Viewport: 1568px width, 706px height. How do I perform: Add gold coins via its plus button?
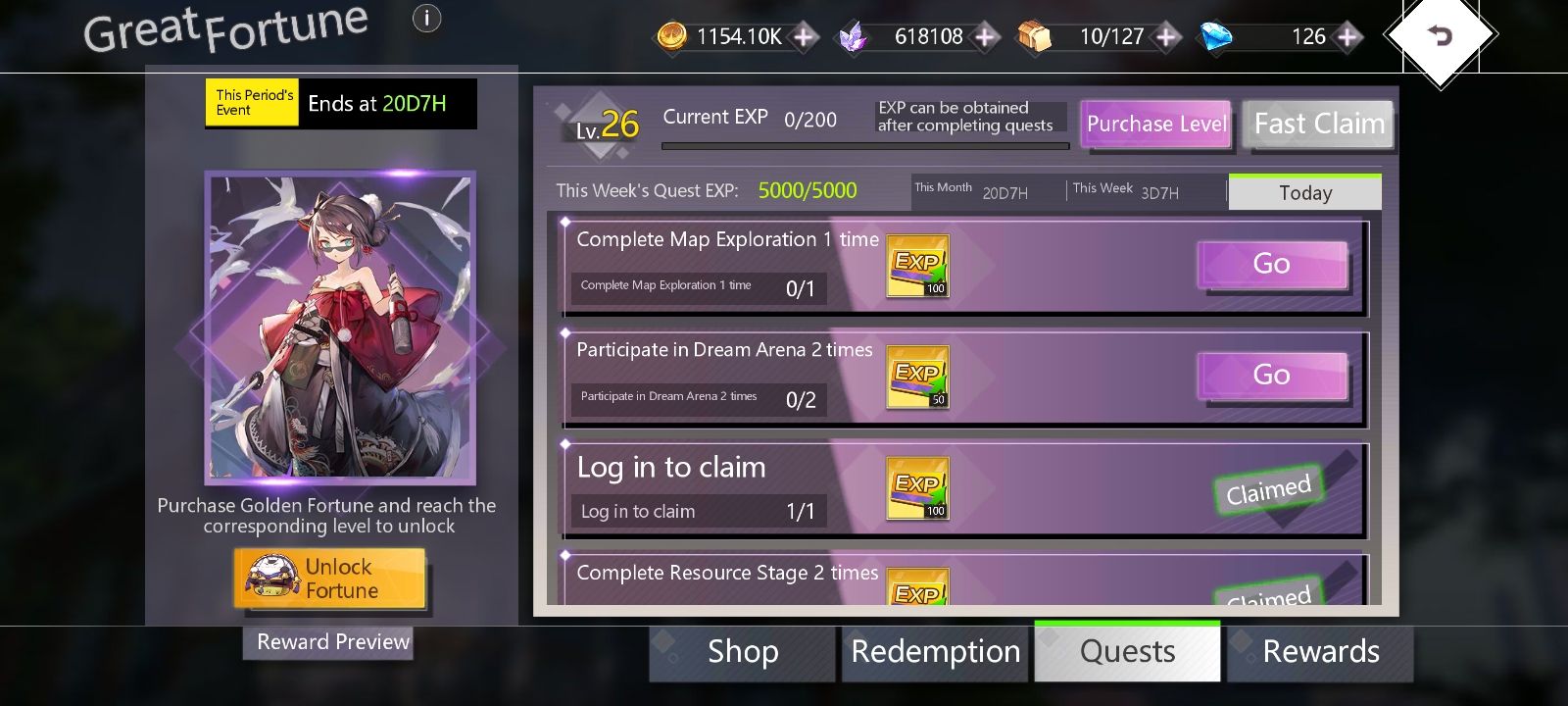pyautogui.click(x=803, y=36)
